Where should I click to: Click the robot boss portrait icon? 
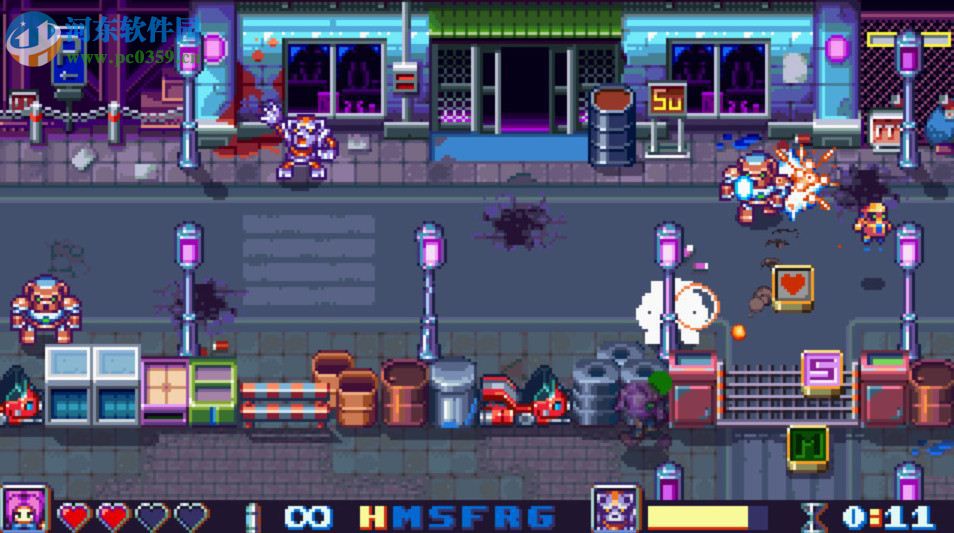click(615, 510)
